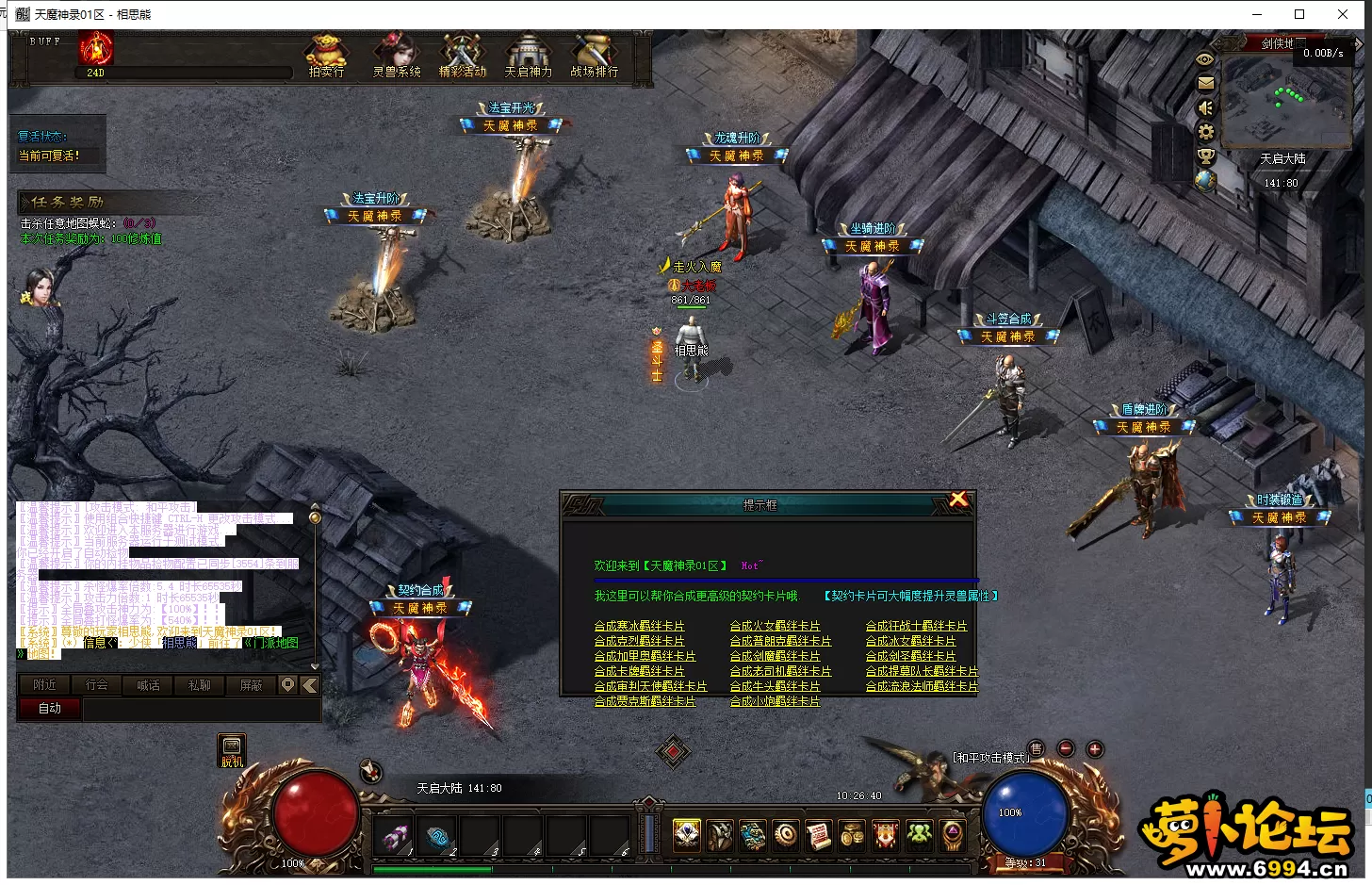
Task: Click the minimap of 天启大陆
Action: (x=1285, y=99)
